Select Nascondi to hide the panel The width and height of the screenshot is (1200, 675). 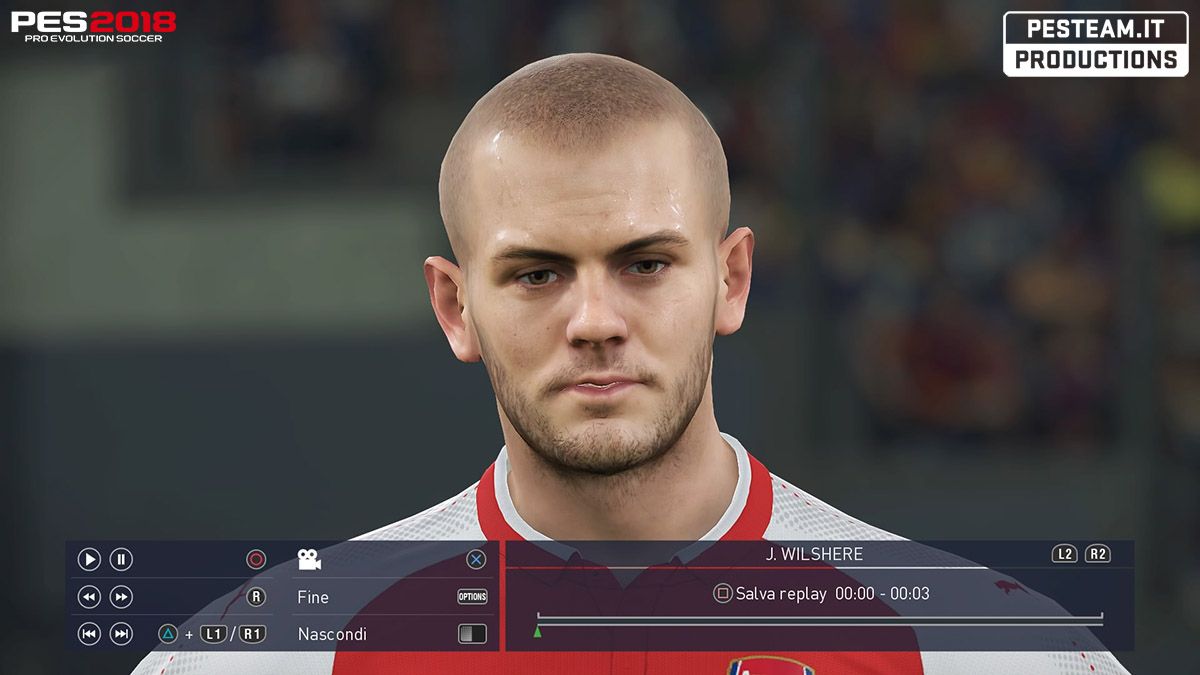(332, 634)
